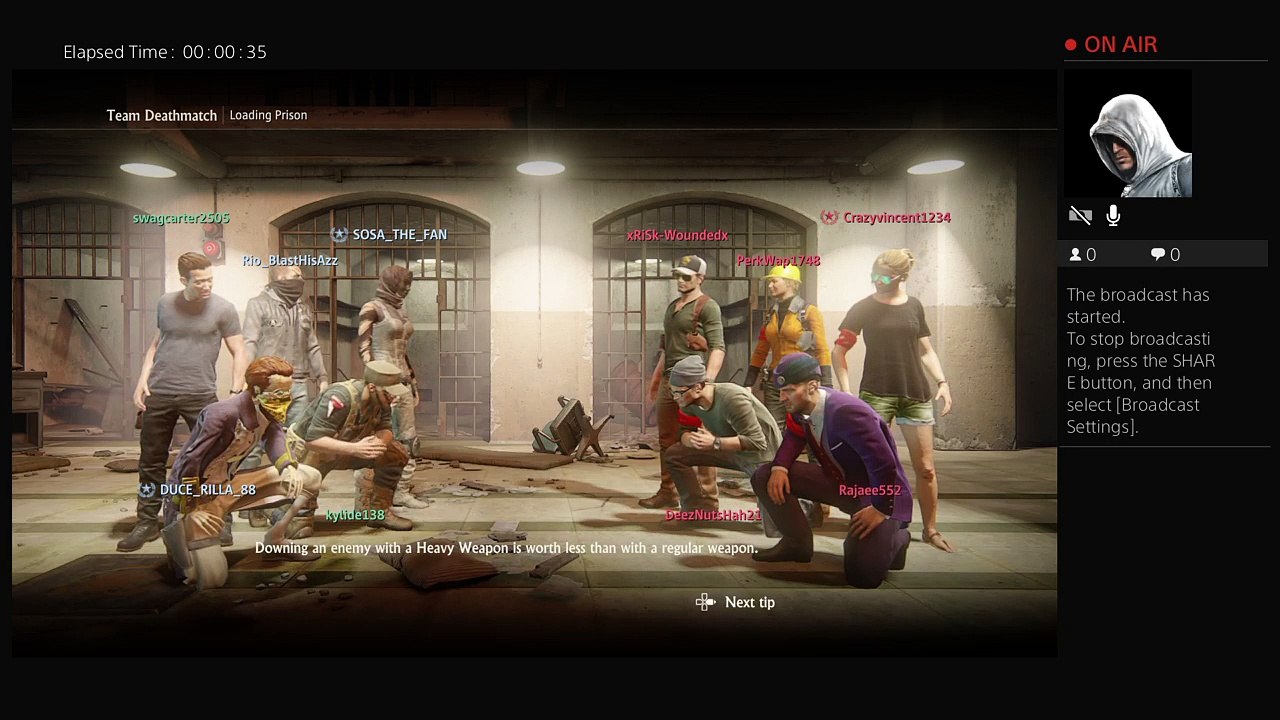The height and width of the screenshot is (720, 1280).
Task: Click the Rio_BlastHisAzz player label
Action: pos(290,261)
